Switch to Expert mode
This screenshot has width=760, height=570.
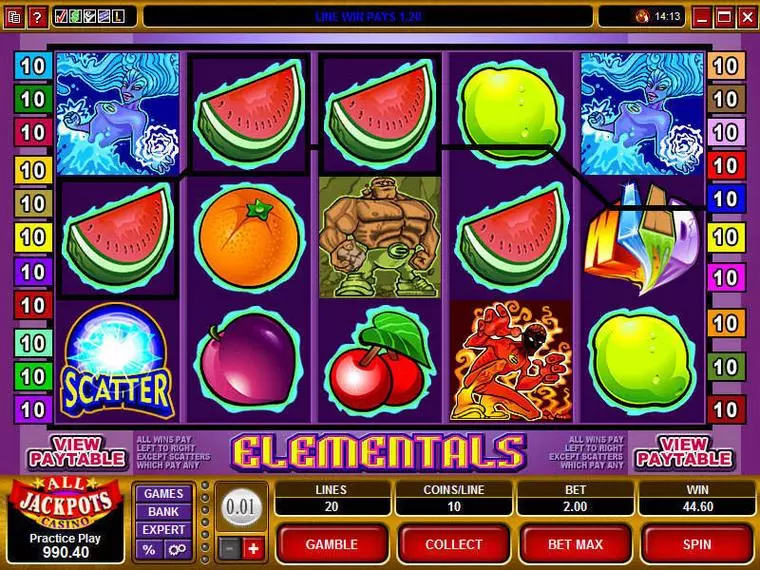click(163, 529)
